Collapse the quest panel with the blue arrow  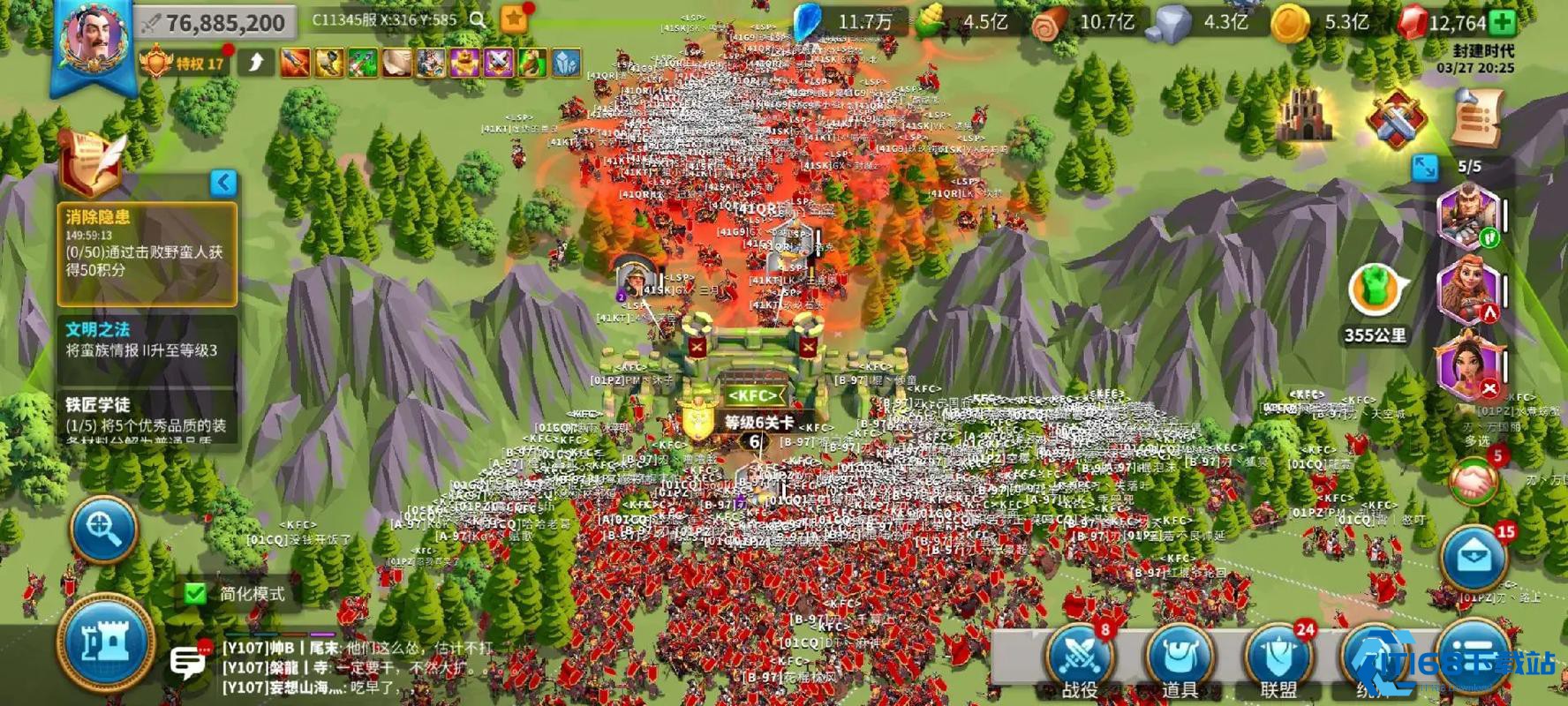pyautogui.click(x=223, y=183)
